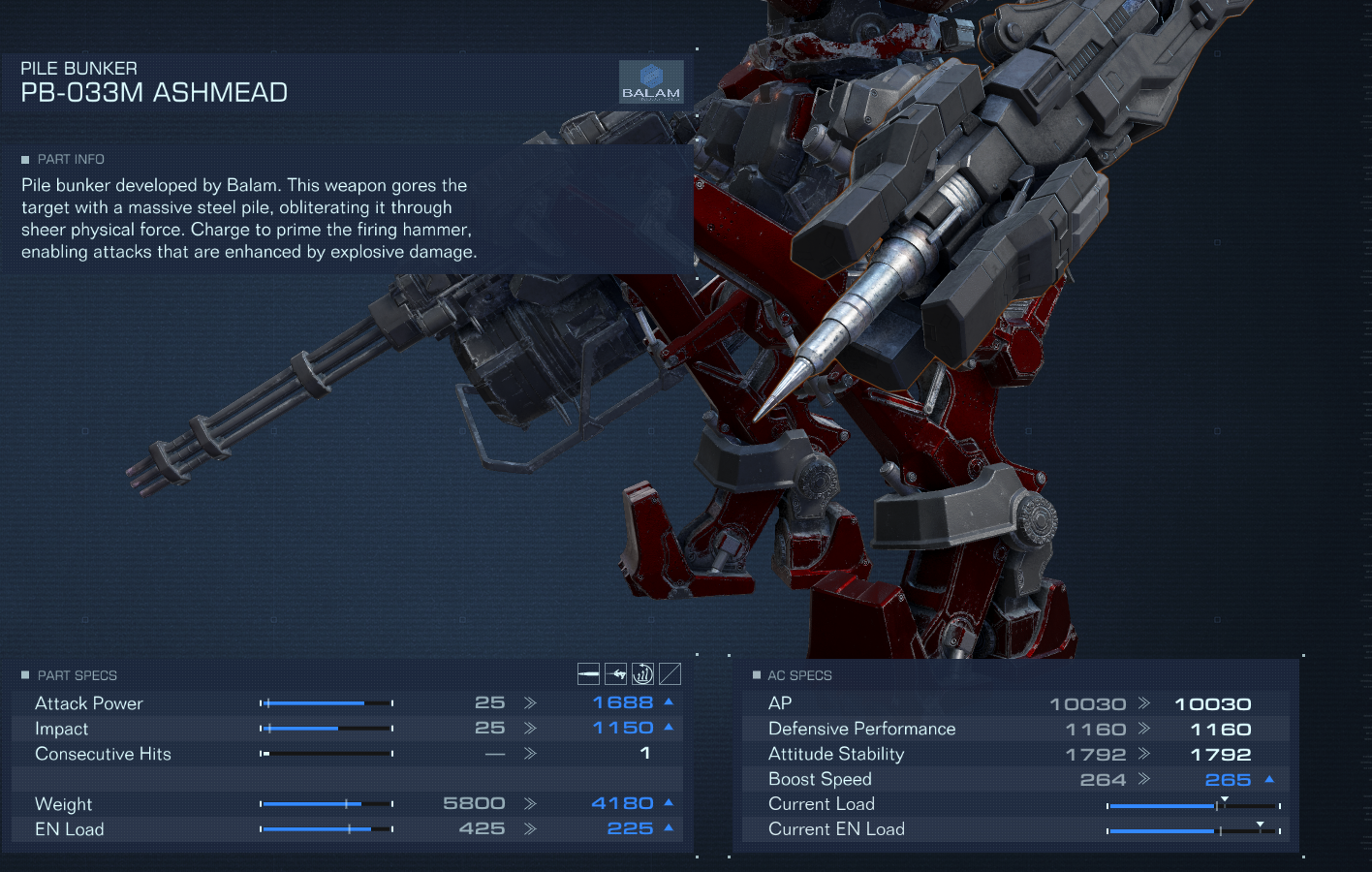The width and height of the screenshot is (1372, 872).
Task: Click the chevron on the Weight row
Action: 529,802
